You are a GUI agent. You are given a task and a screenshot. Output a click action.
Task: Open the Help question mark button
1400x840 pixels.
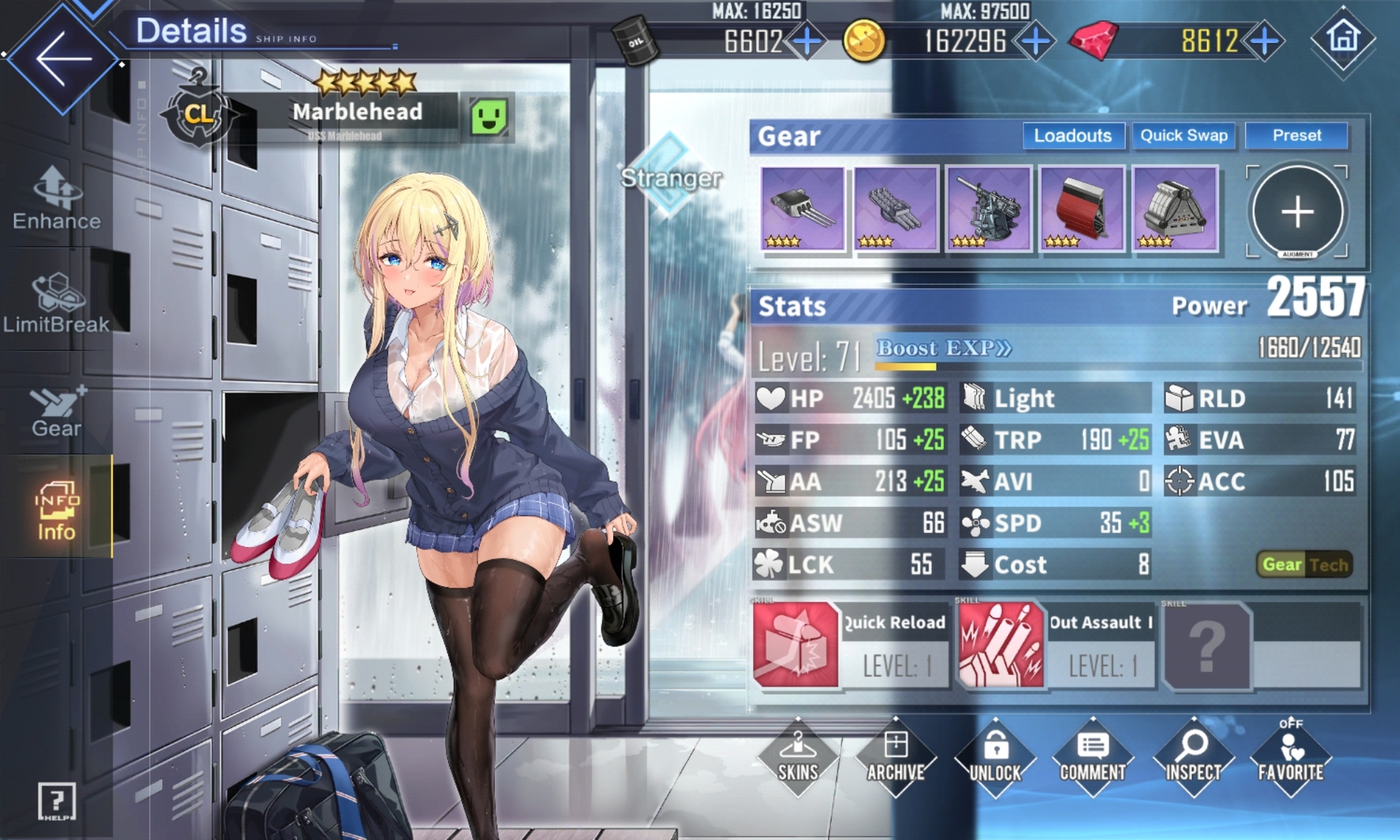57,801
